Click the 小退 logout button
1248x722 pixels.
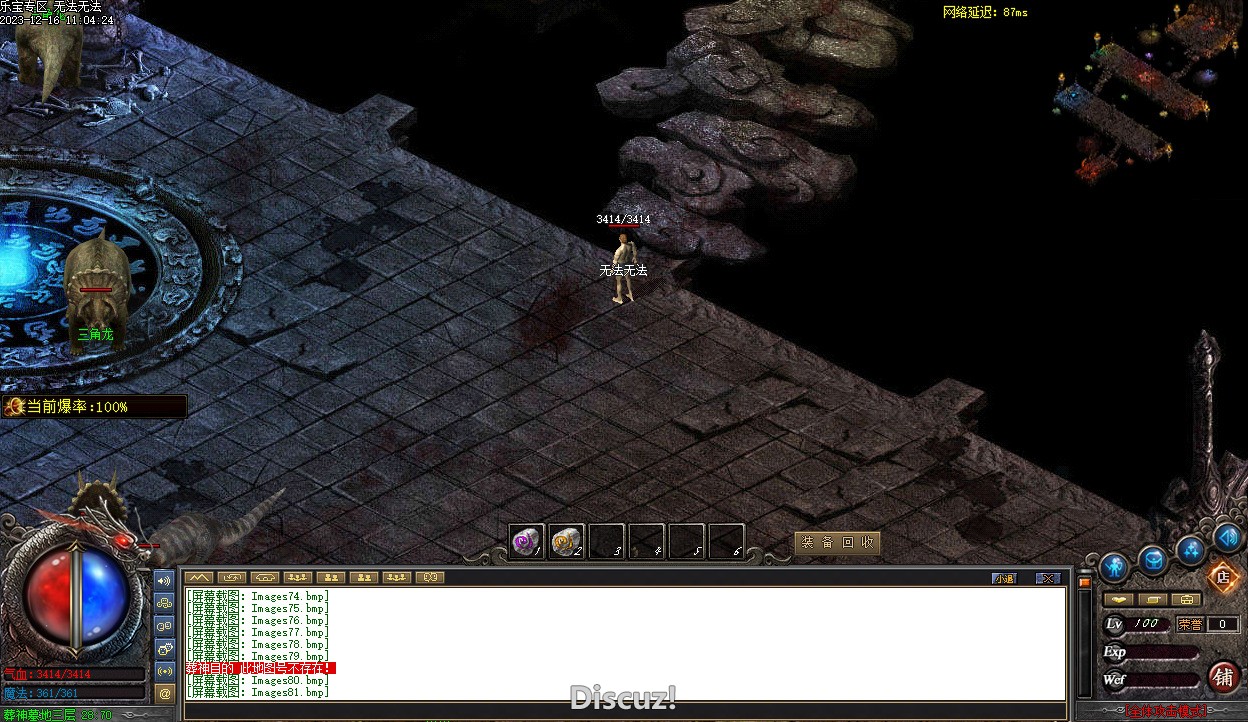pos(1004,578)
